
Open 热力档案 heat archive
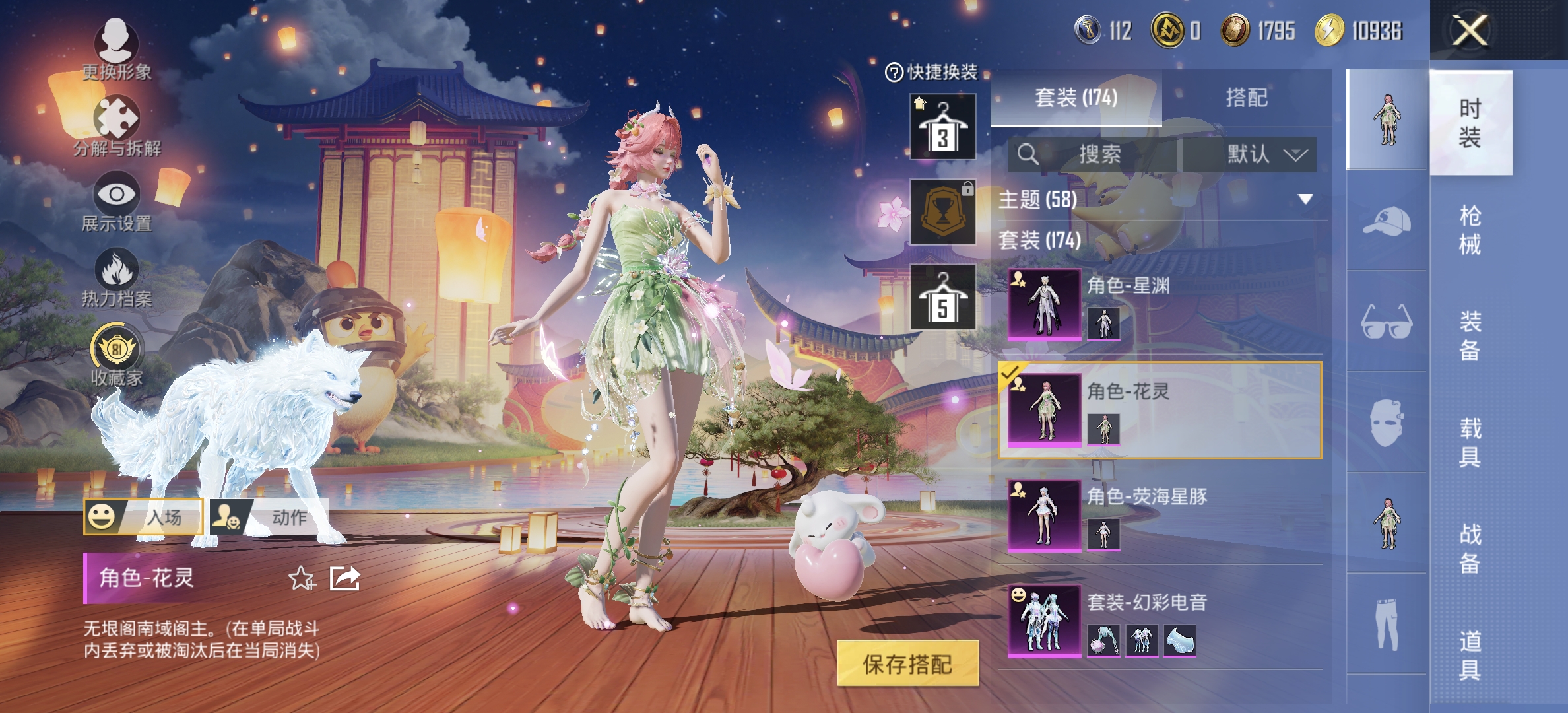[116, 277]
